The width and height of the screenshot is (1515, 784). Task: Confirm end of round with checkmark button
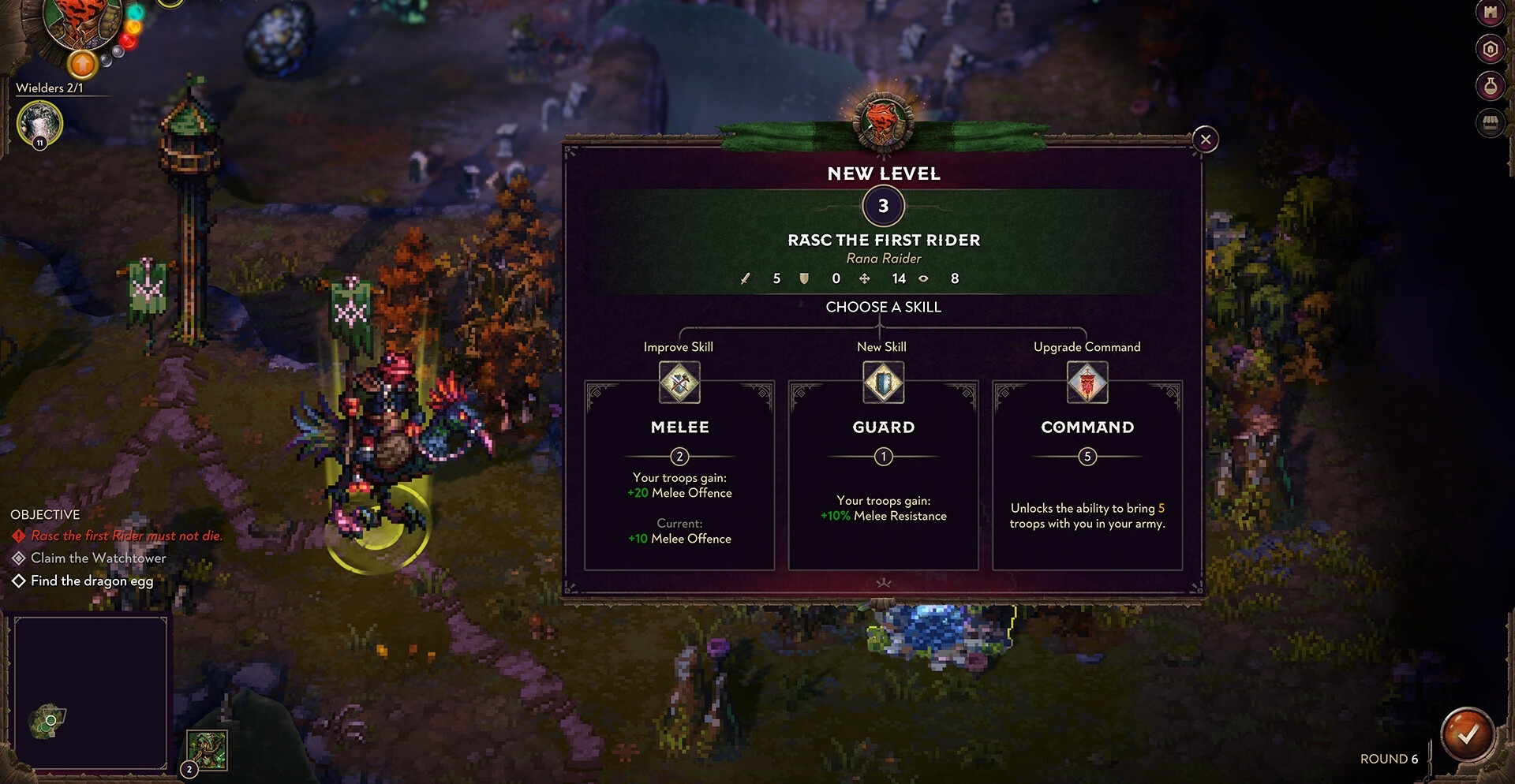pyautogui.click(x=1467, y=735)
